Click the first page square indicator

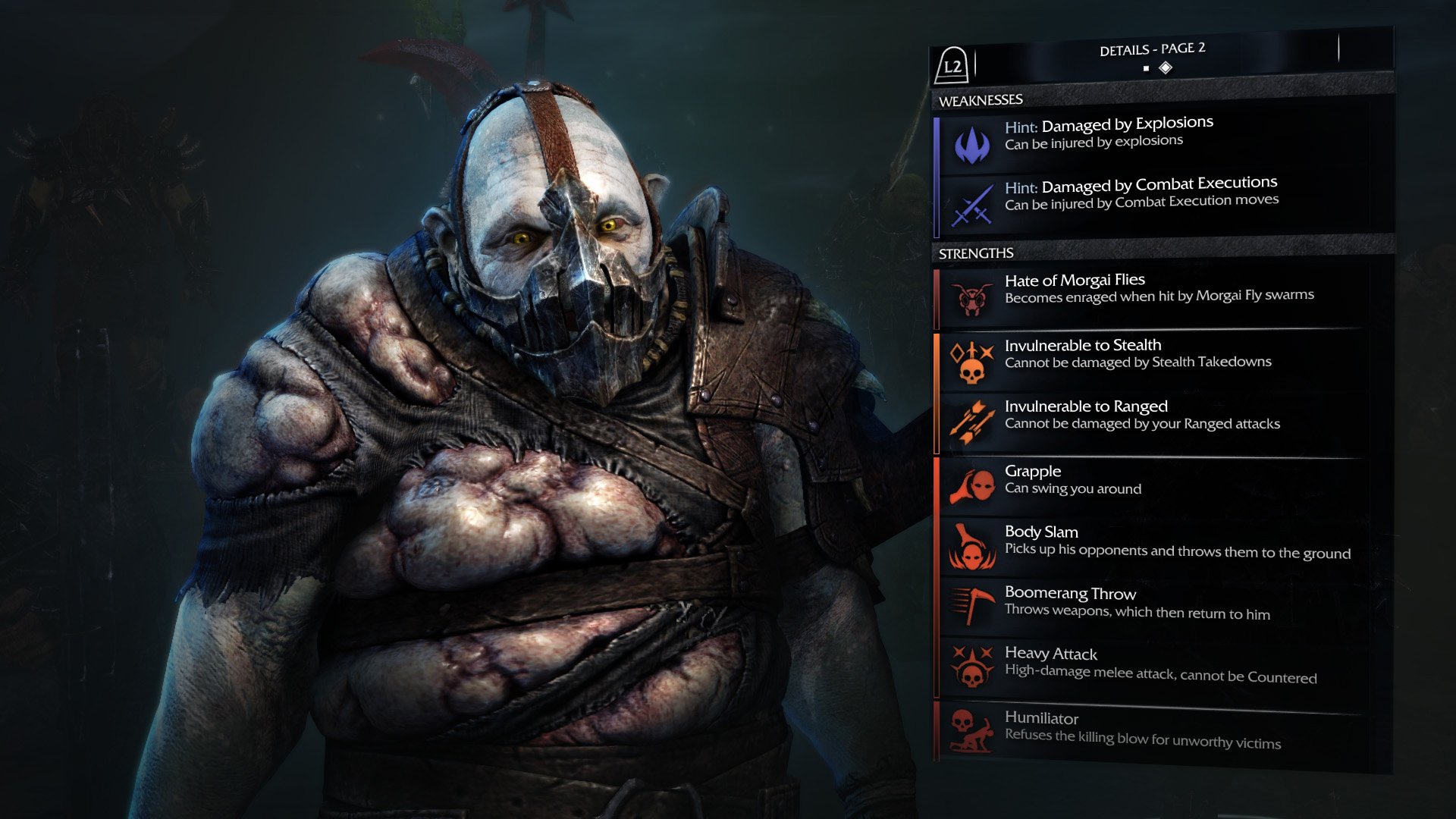pos(1145,67)
